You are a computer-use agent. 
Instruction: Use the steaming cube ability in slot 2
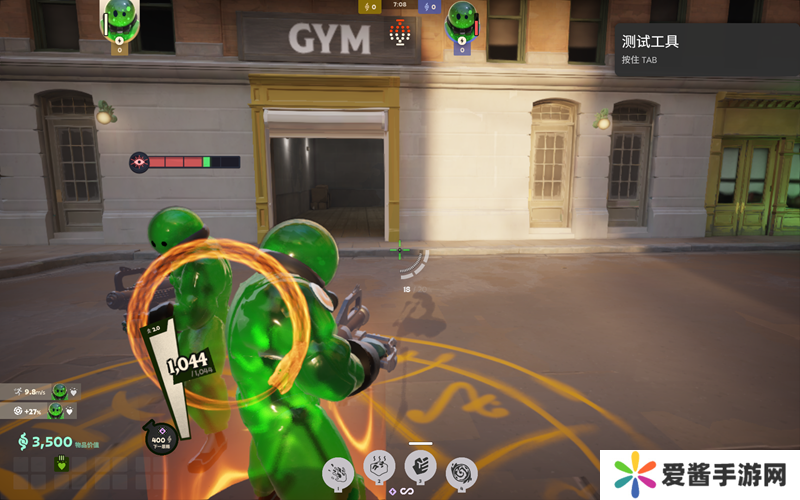(x=379, y=466)
